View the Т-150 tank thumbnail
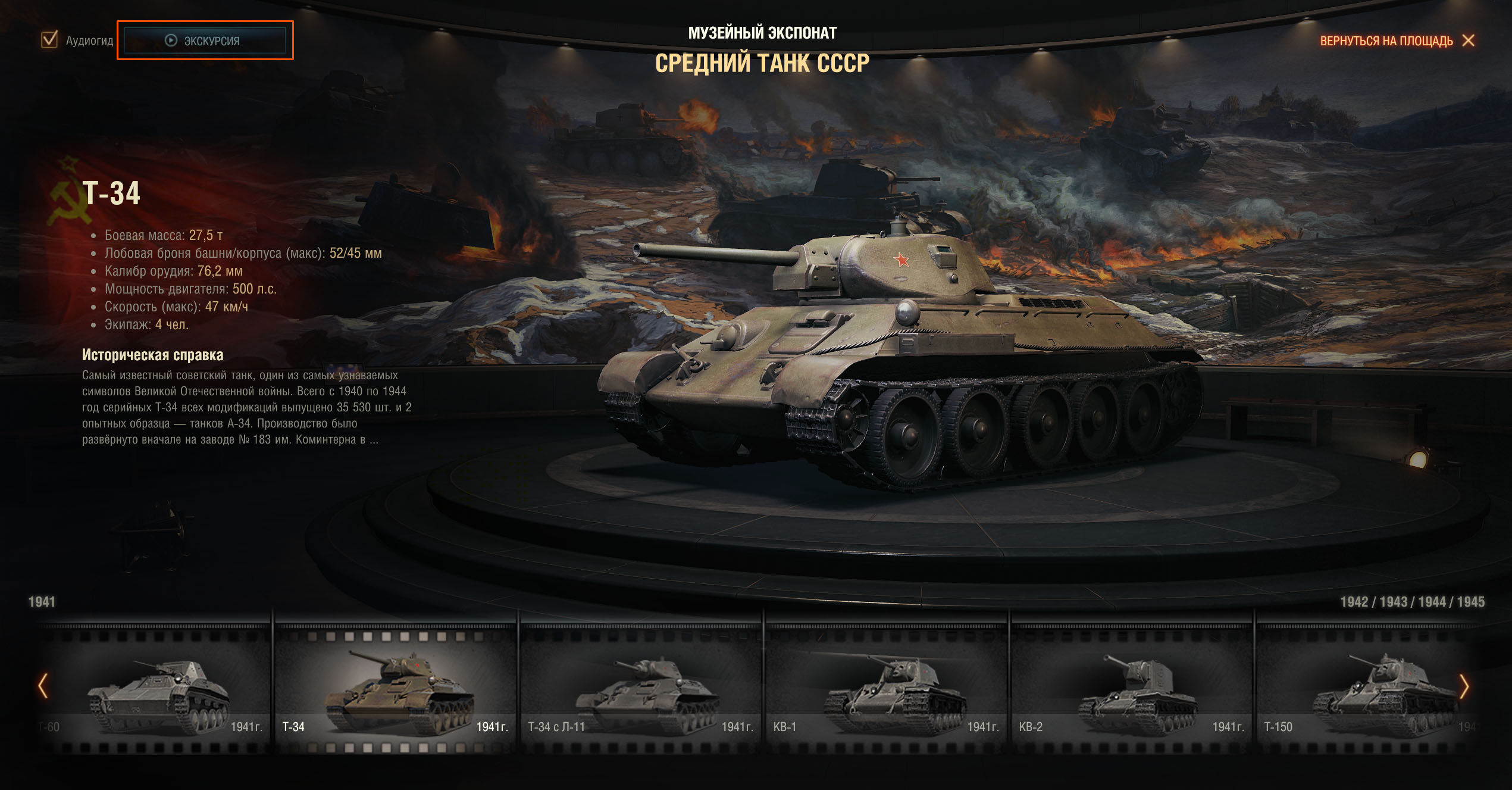This screenshot has height=790, width=1512. pos(1363,691)
